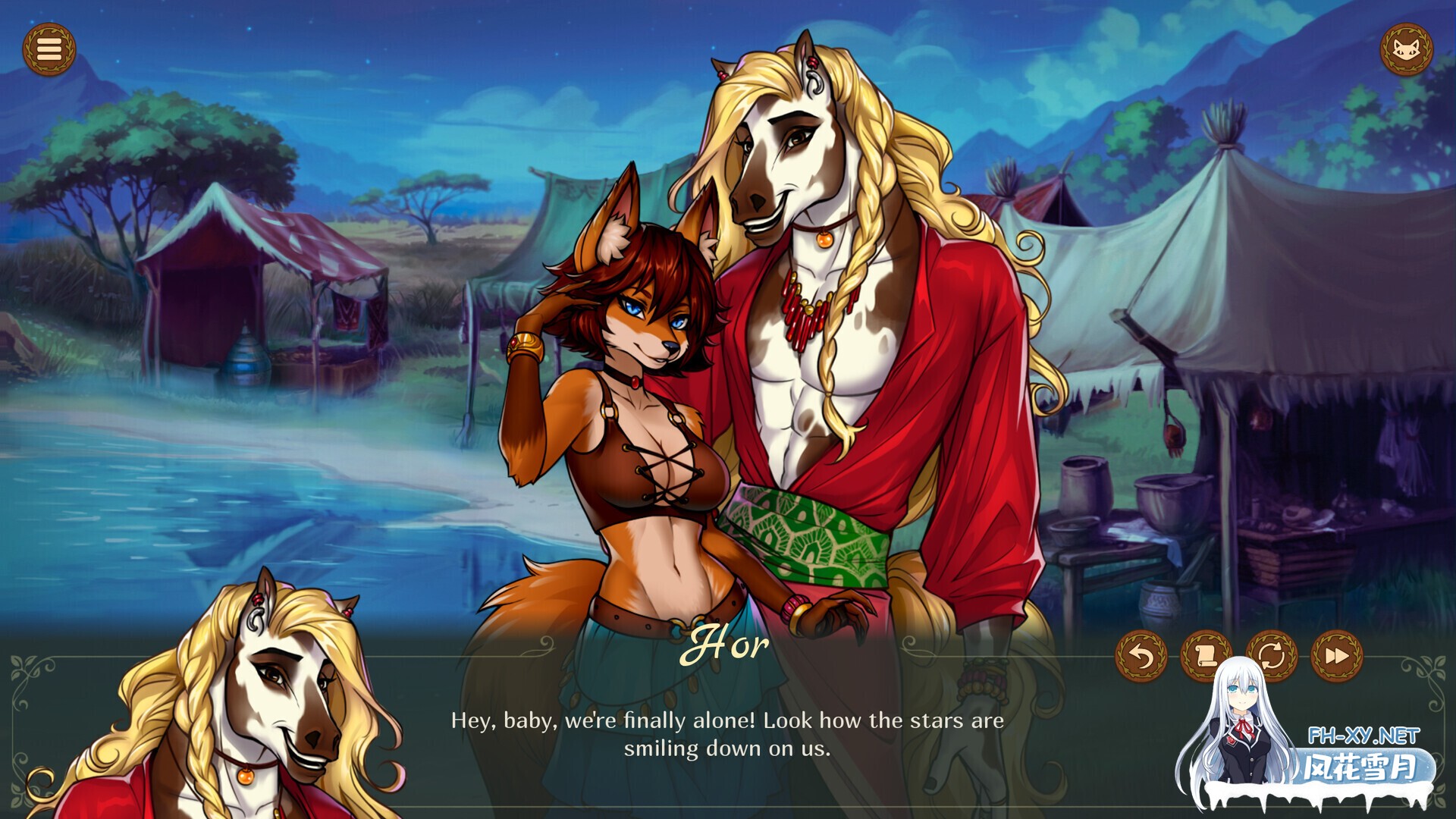Click the cat face icon button
The height and width of the screenshot is (819, 1456).
click(1406, 50)
